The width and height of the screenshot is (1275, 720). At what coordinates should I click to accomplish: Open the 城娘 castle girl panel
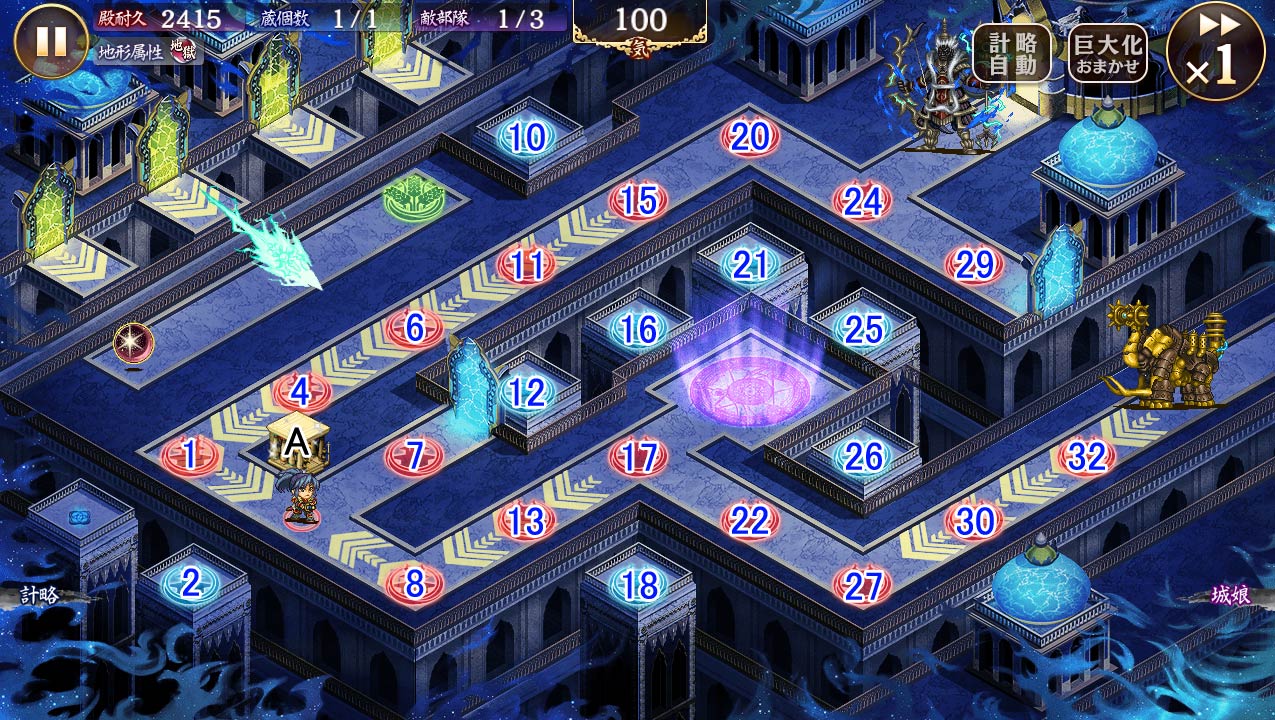coord(1230,595)
